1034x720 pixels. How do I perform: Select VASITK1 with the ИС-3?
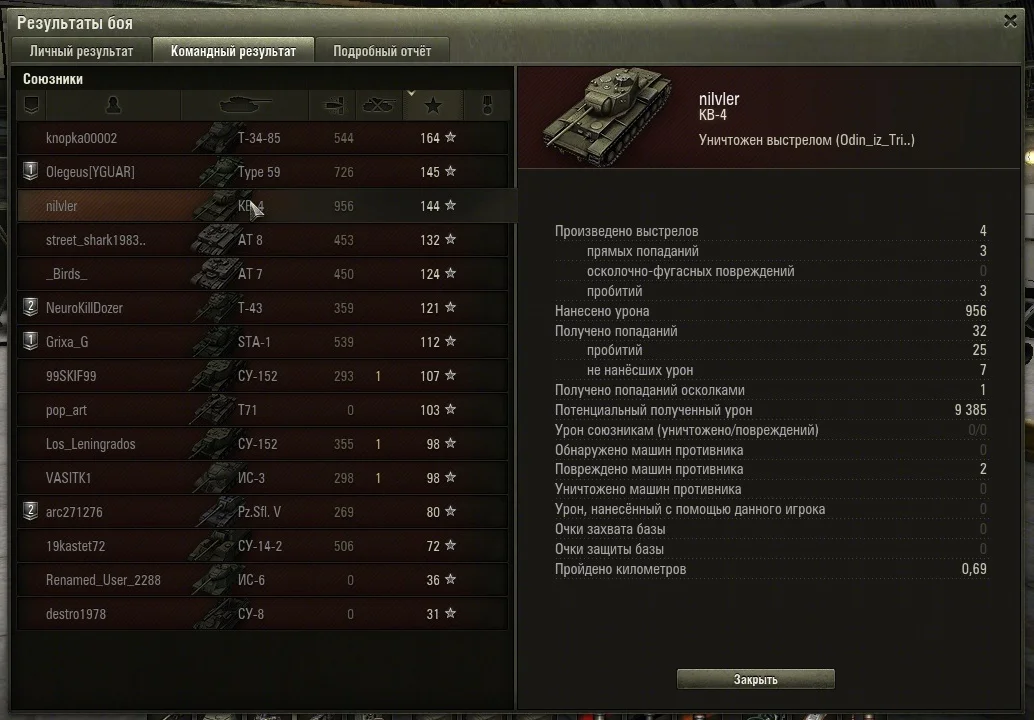(68, 478)
